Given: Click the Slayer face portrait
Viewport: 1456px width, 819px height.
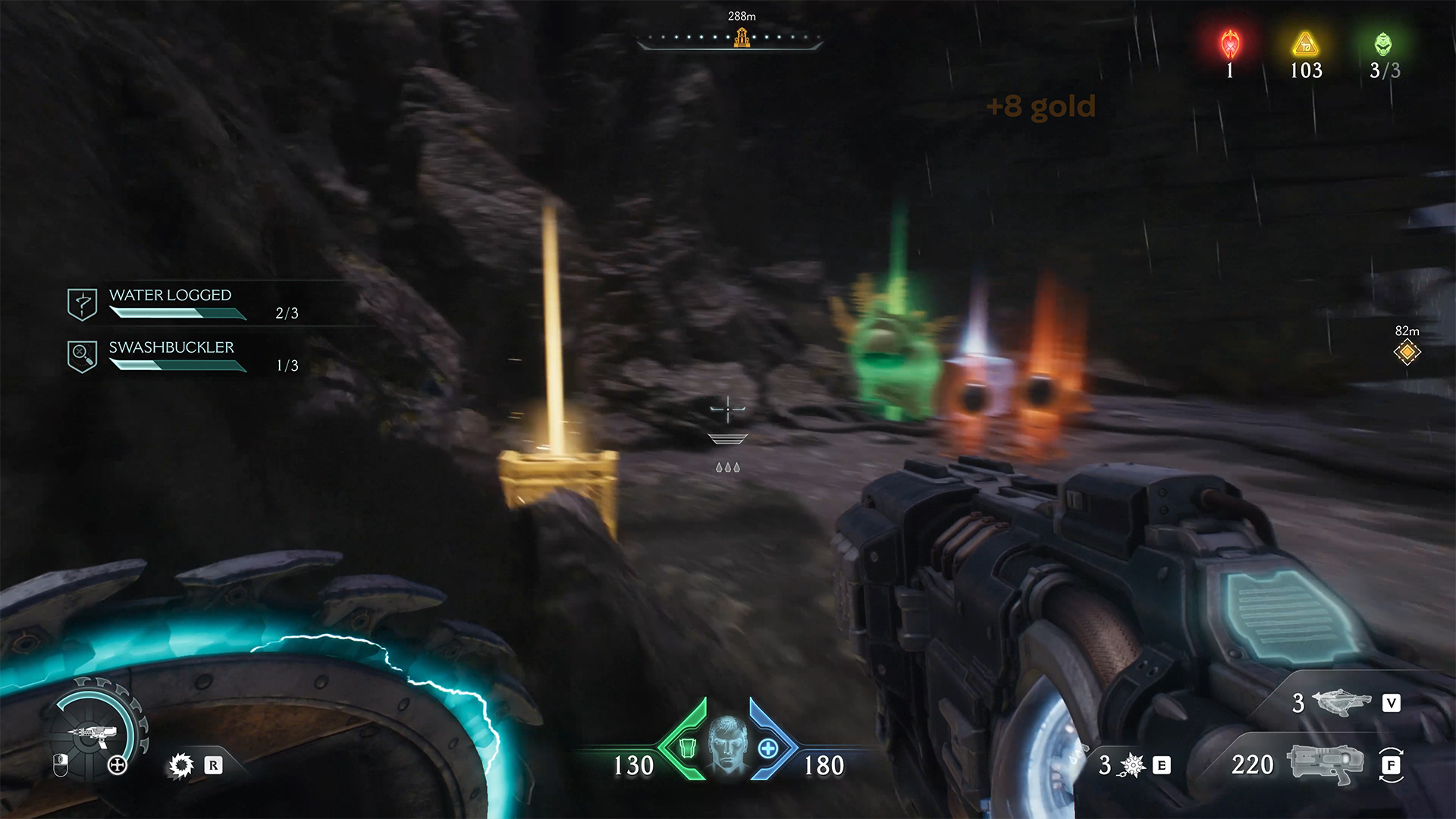Looking at the screenshot, I should pos(727,742).
